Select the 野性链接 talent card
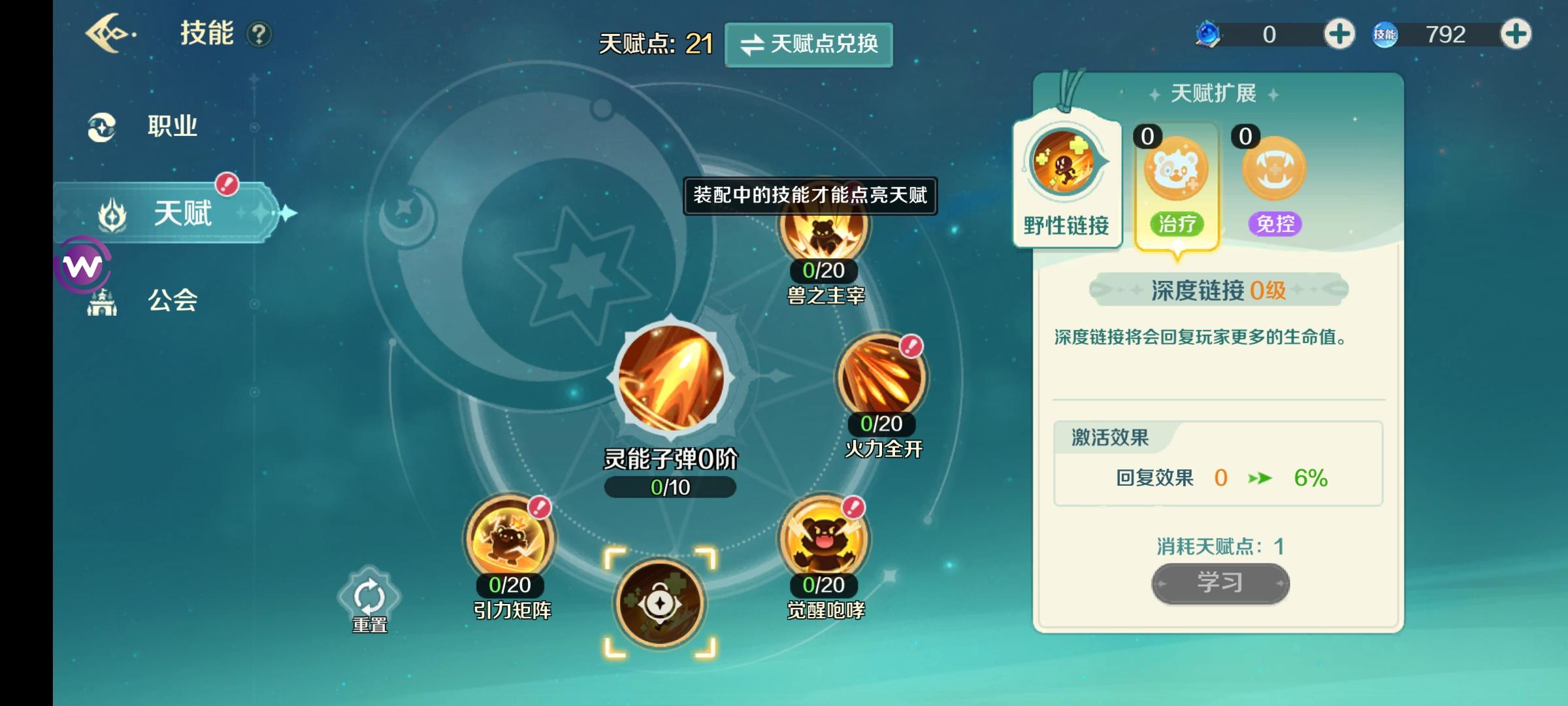Viewport: 1568px width, 706px height. click(1066, 176)
